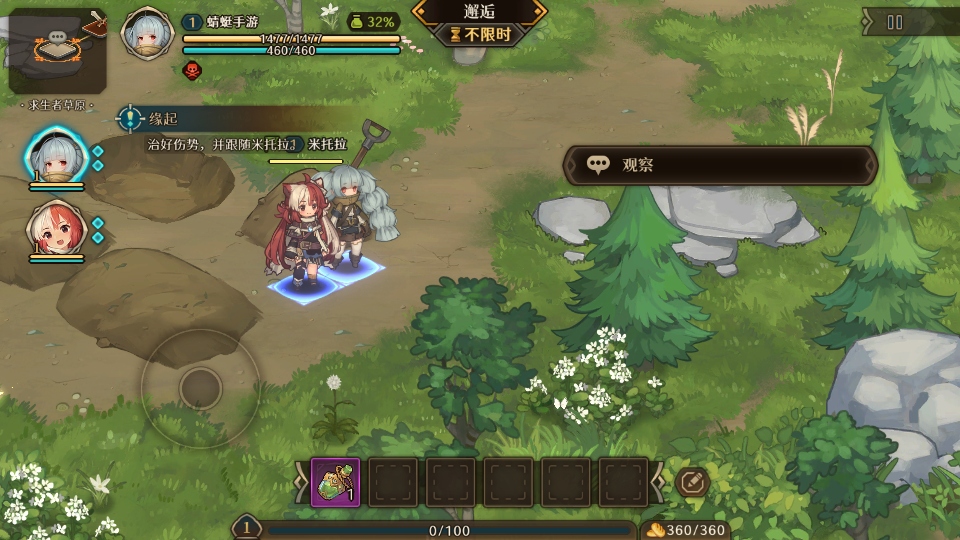Choose the 观察 dialogue option
The width and height of the screenshot is (960, 540).
[x=720, y=165]
